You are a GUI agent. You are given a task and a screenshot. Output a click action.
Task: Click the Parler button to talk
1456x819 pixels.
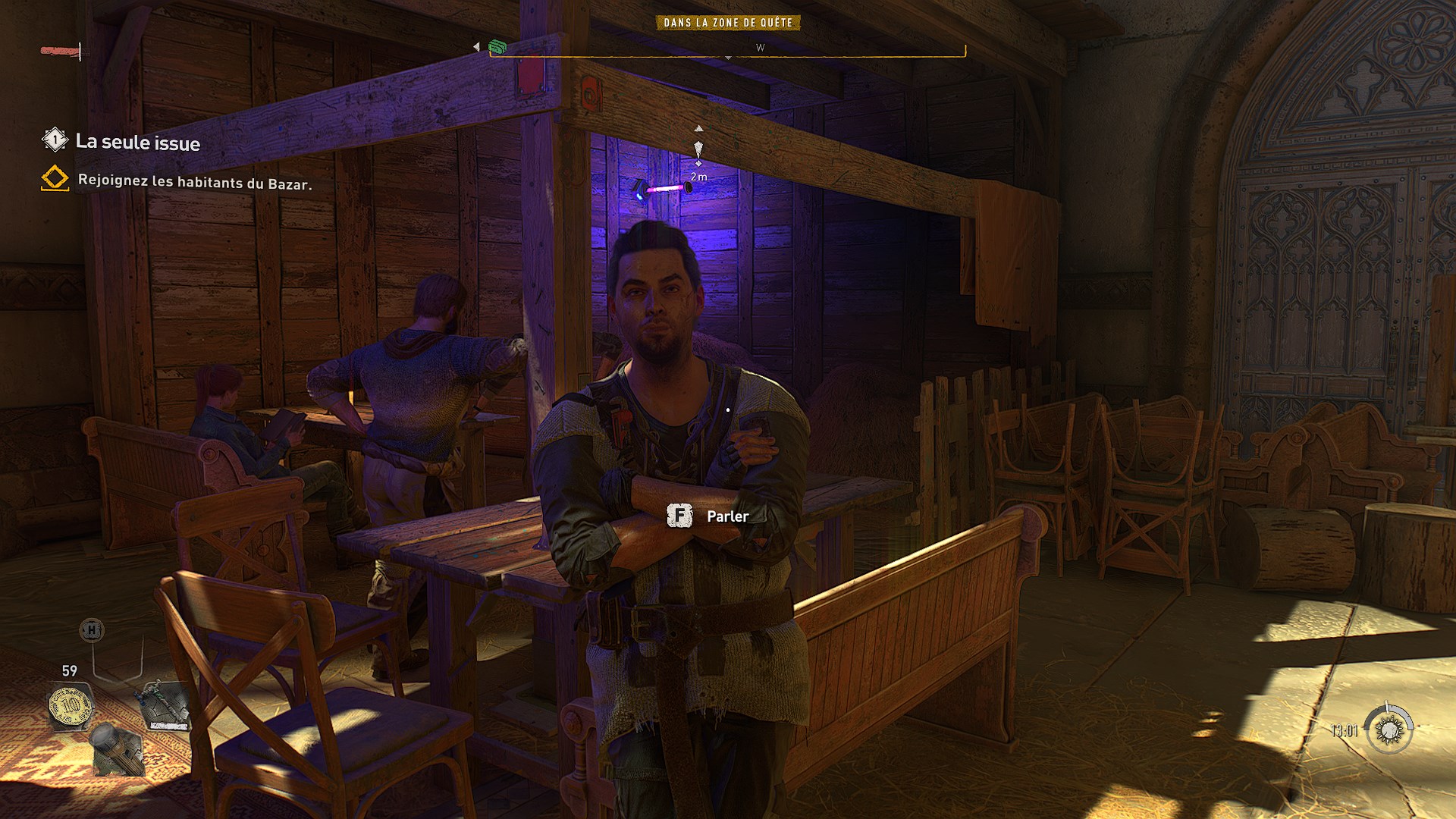click(726, 516)
